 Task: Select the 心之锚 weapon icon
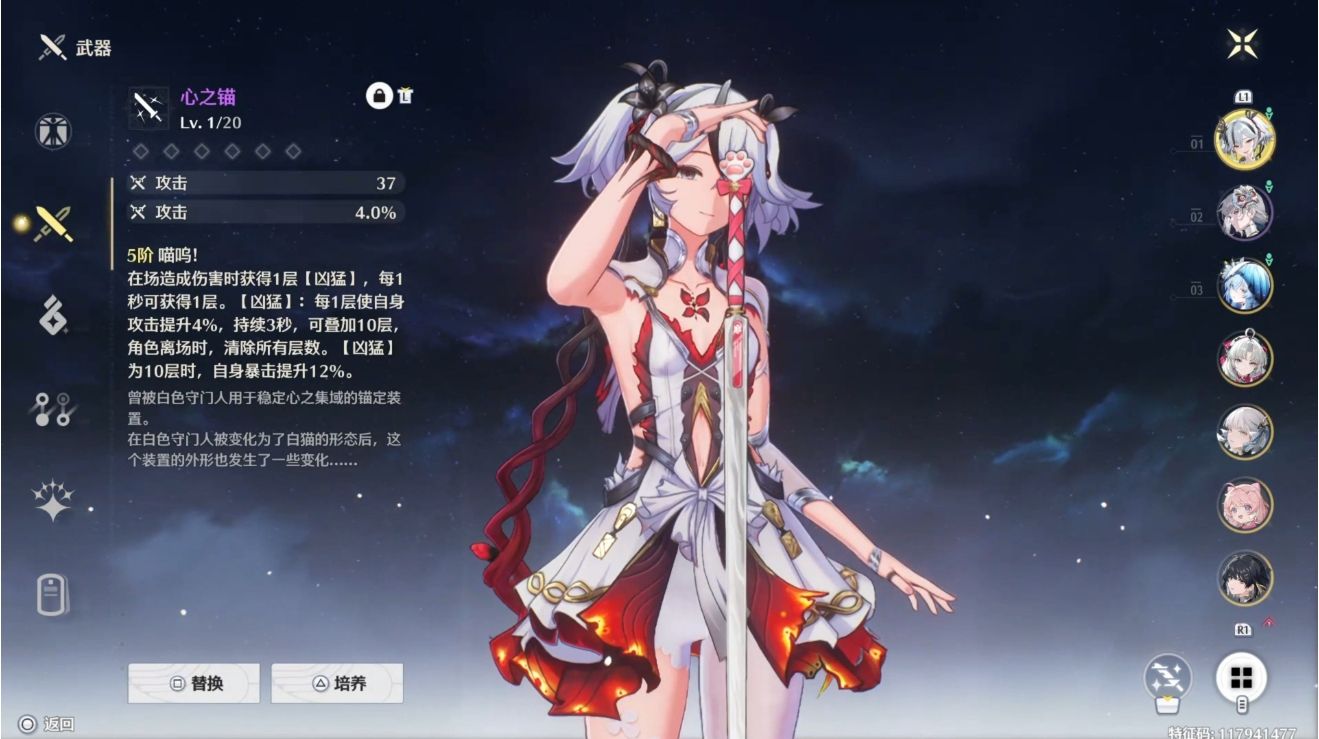tap(149, 108)
